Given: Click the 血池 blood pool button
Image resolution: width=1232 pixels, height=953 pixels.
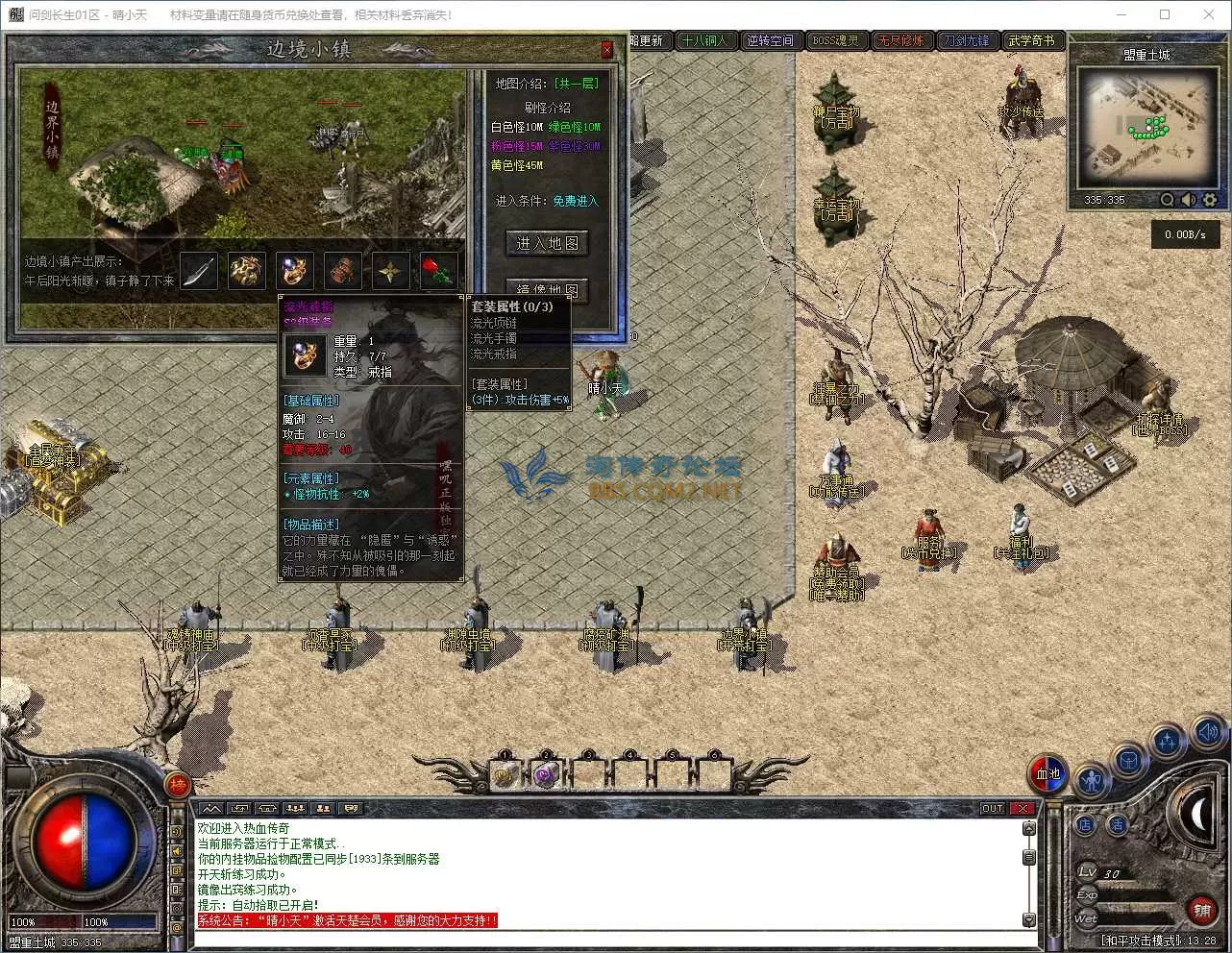Looking at the screenshot, I should [x=1047, y=774].
